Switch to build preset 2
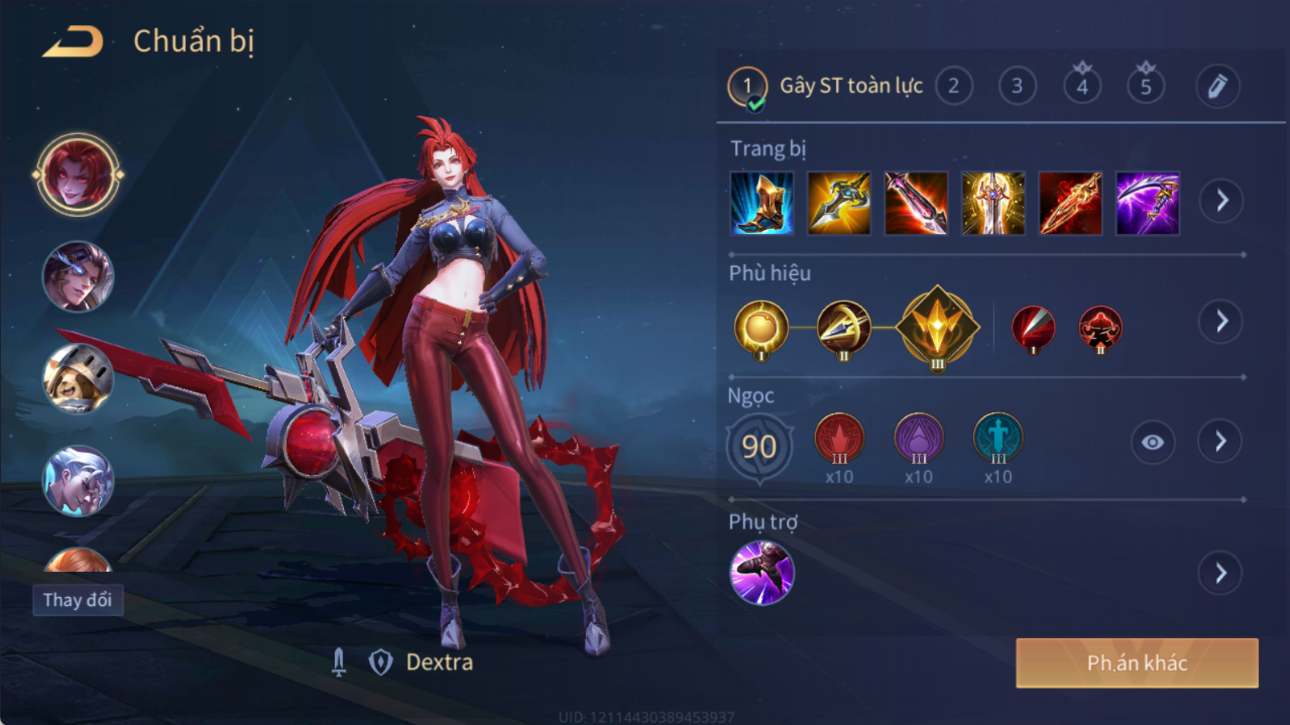The image size is (1290, 725). [x=954, y=87]
